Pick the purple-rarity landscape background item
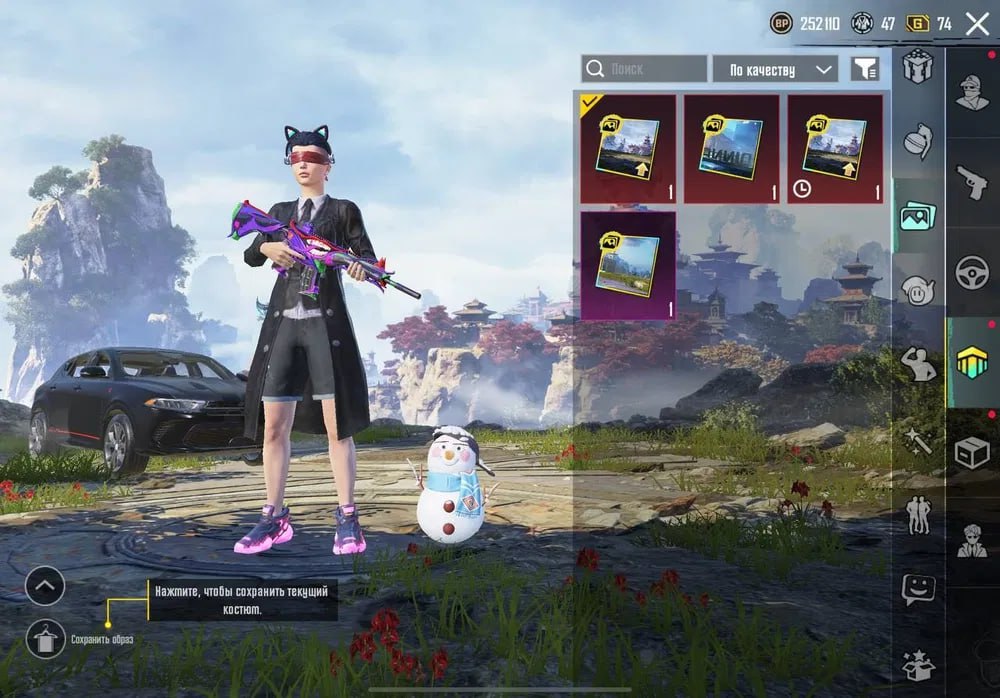This screenshot has height=698, width=1000. click(628, 265)
